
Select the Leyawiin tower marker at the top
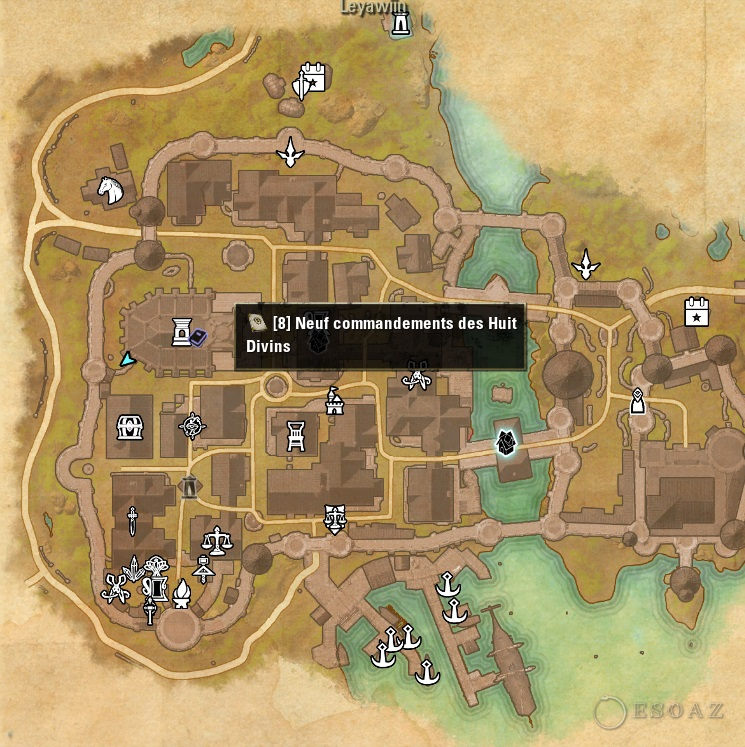pyautogui.click(x=401, y=24)
